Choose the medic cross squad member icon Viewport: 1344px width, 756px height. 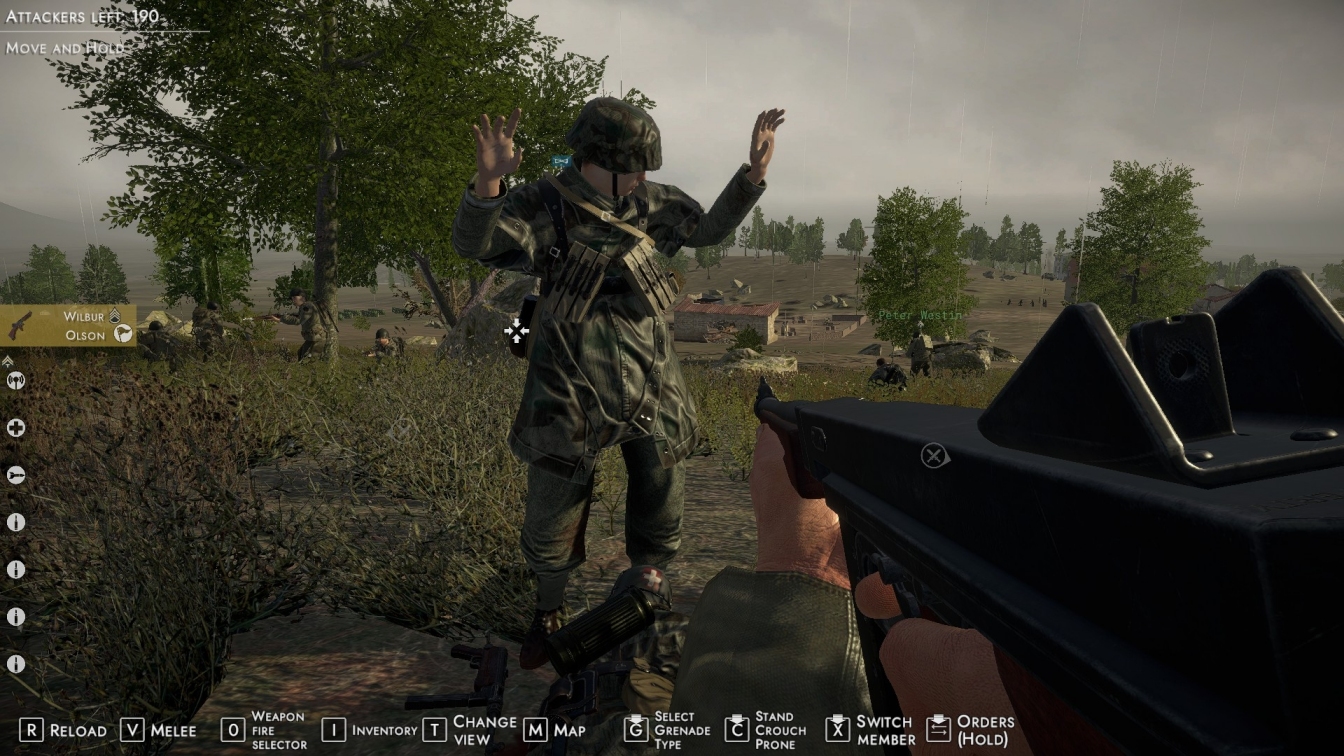[x=15, y=428]
